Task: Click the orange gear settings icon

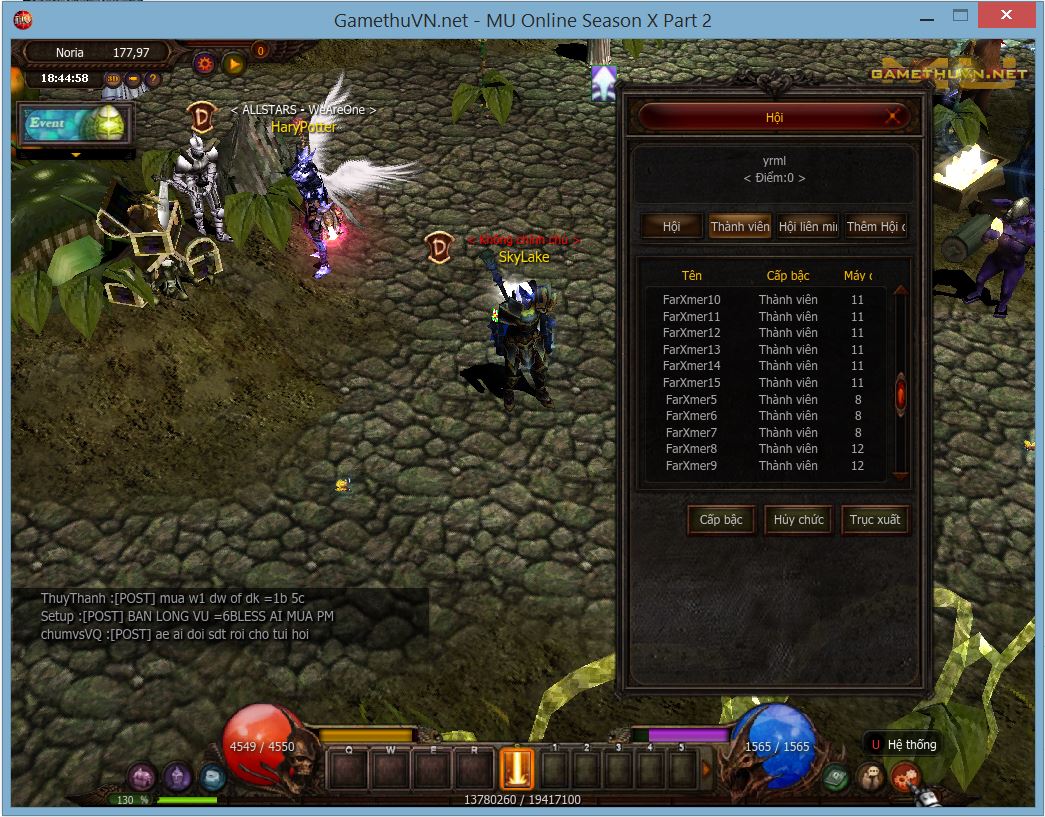Action: click(205, 64)
